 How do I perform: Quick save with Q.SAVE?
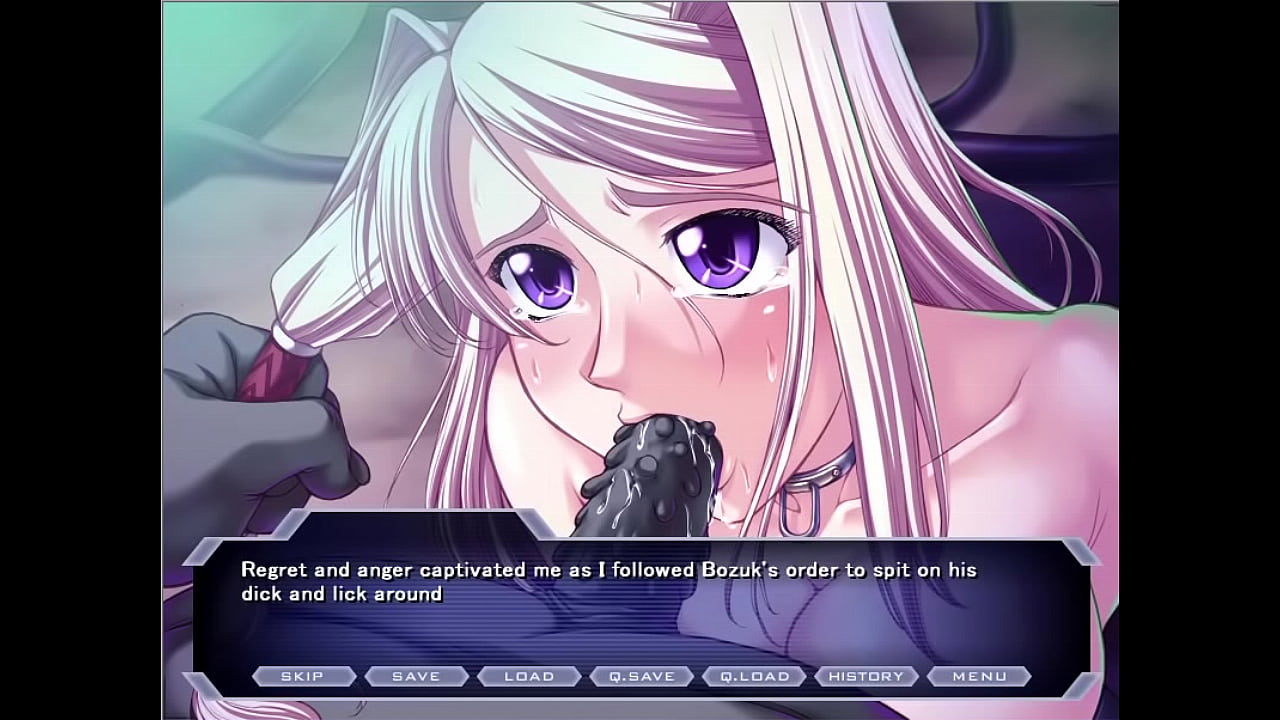click(x=642, y=676)
